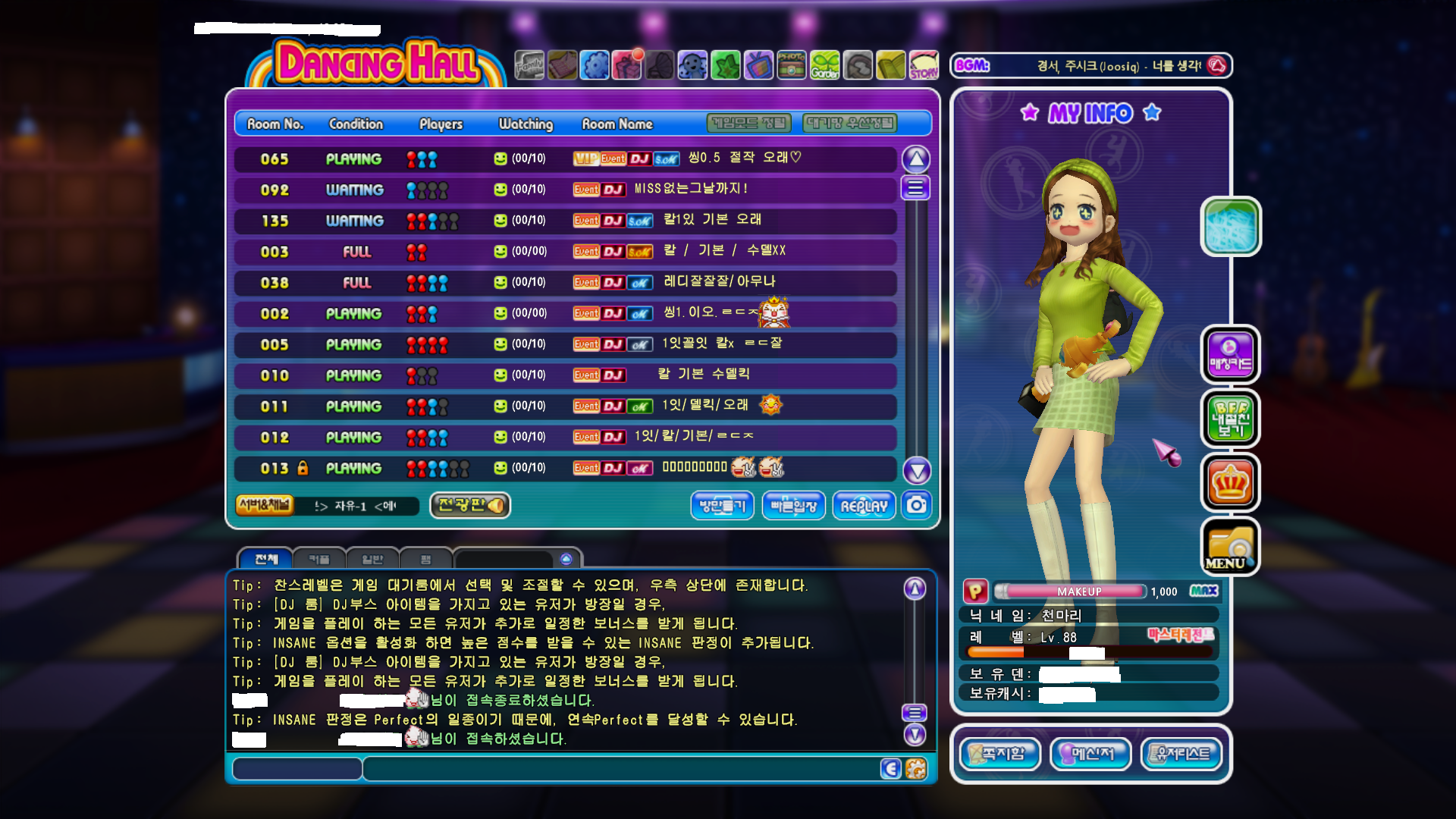
Task: Open the MENU folder button
Action: (1230, 547)
